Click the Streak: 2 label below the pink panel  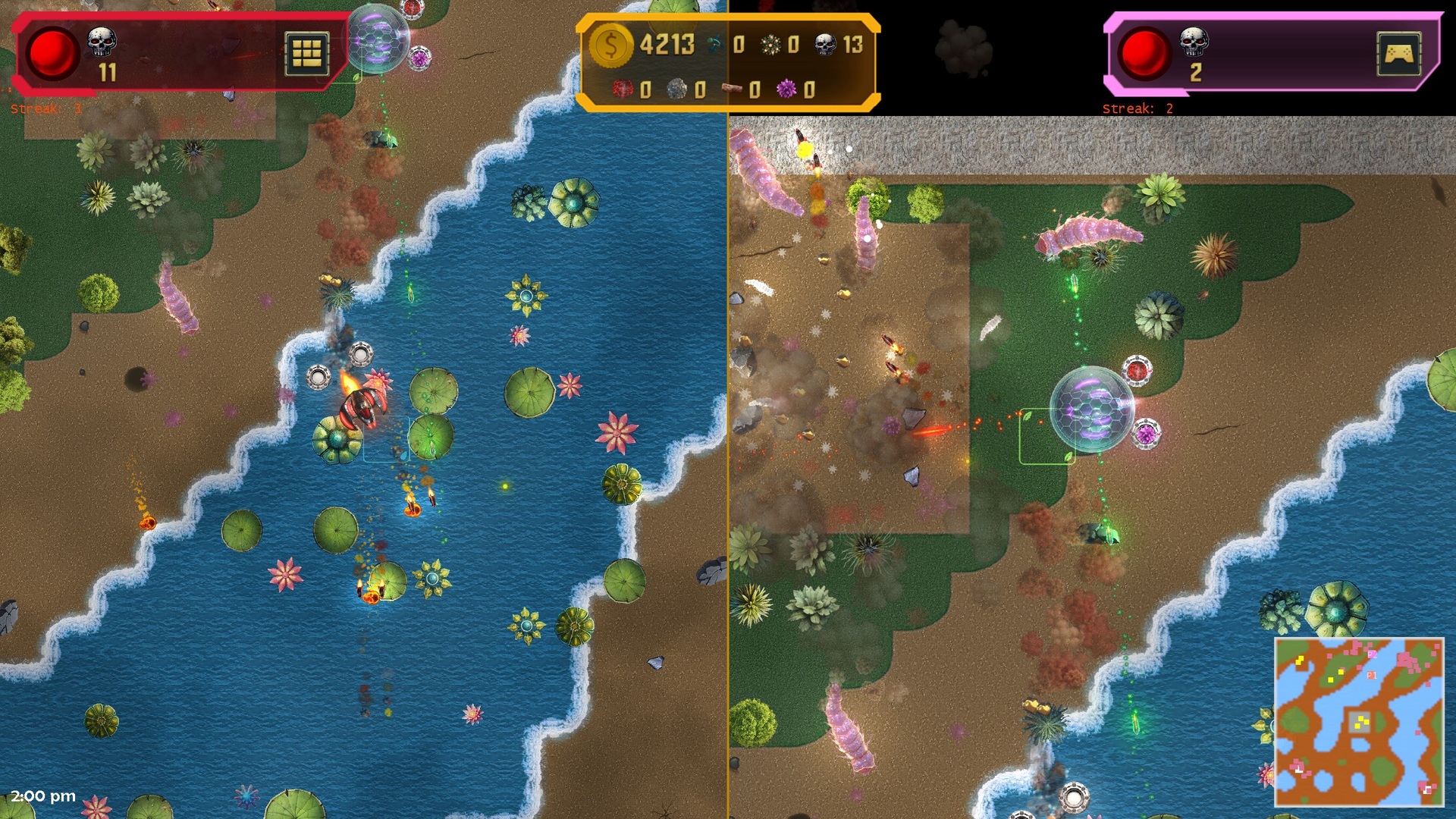tap(1136, 109)
